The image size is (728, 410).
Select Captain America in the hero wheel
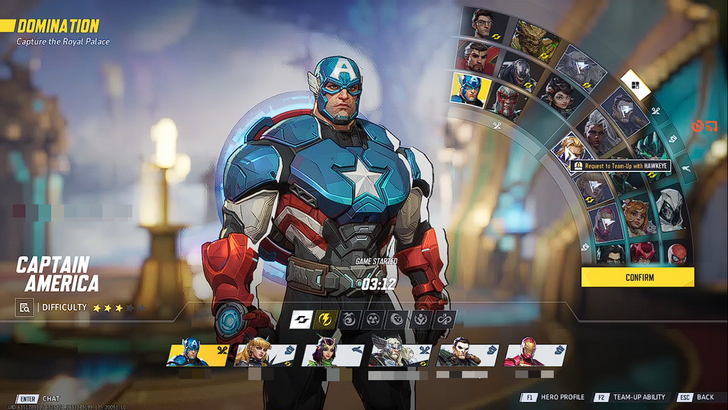tap(471, 90)
